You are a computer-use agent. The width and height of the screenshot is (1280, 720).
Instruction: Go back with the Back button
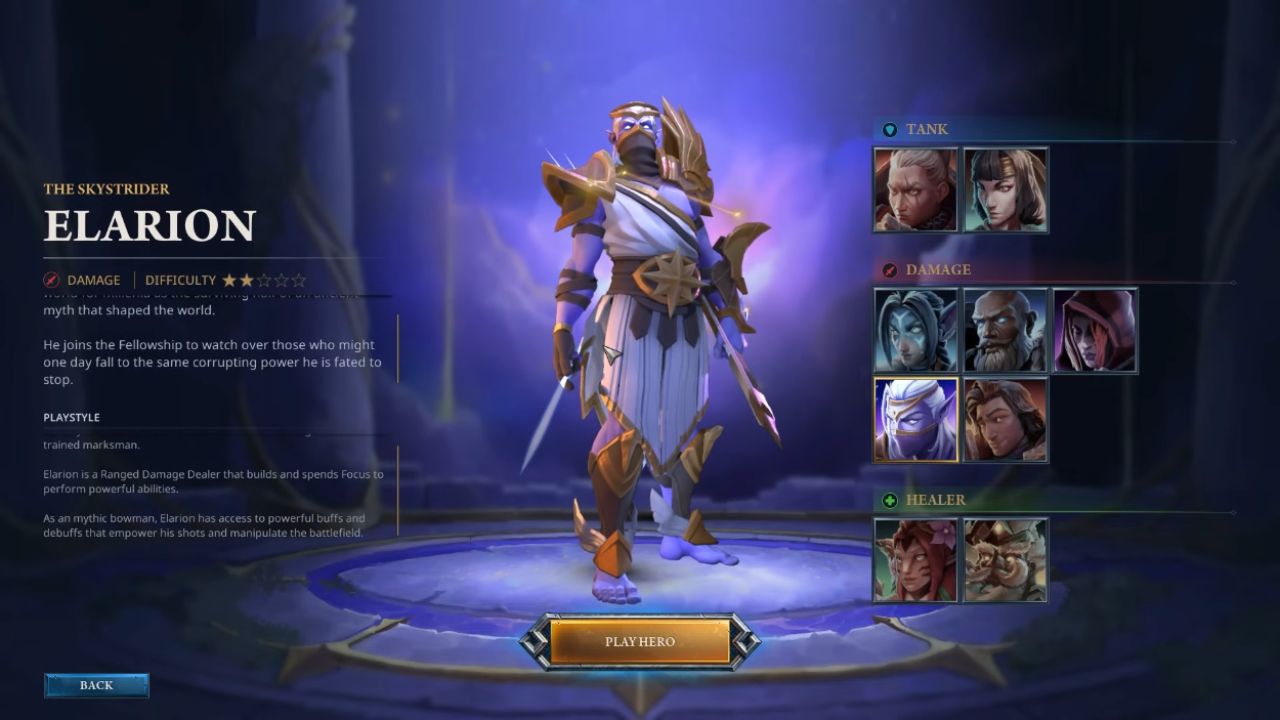coord(96,685)
